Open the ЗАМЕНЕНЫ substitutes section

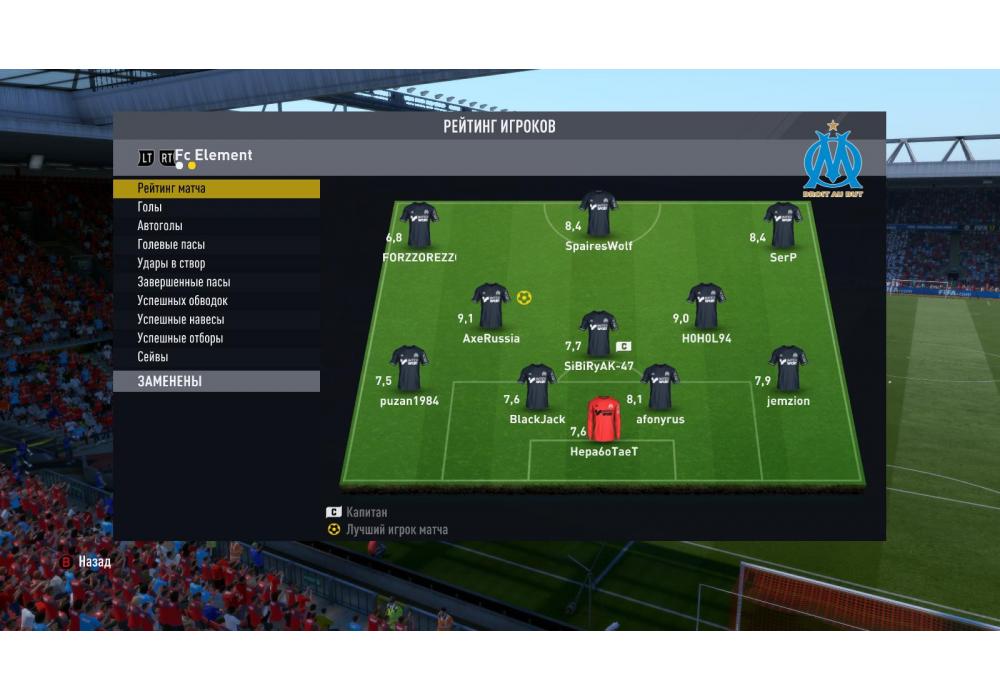pos(215,381)
